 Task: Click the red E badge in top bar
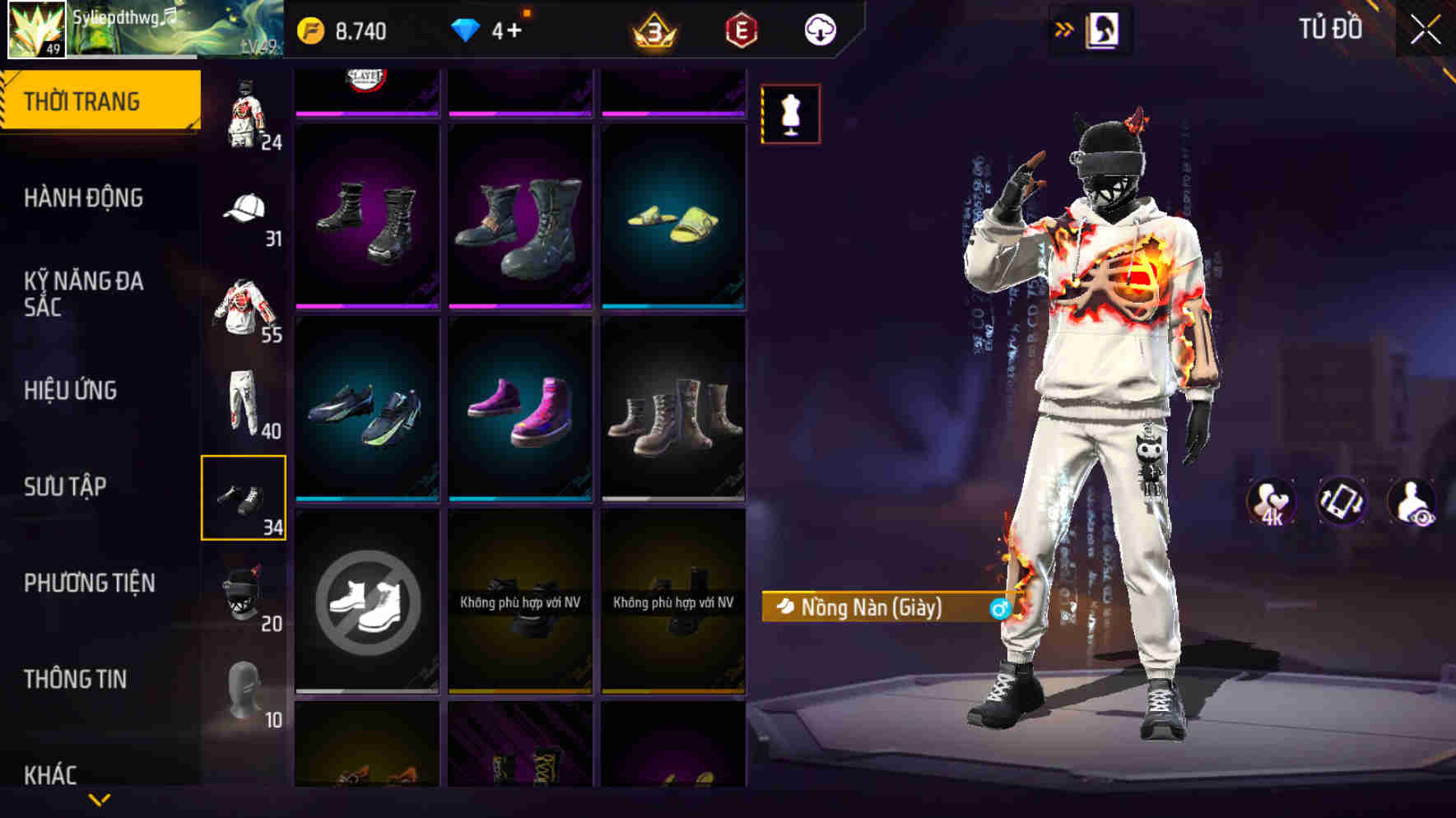[740, 32]
